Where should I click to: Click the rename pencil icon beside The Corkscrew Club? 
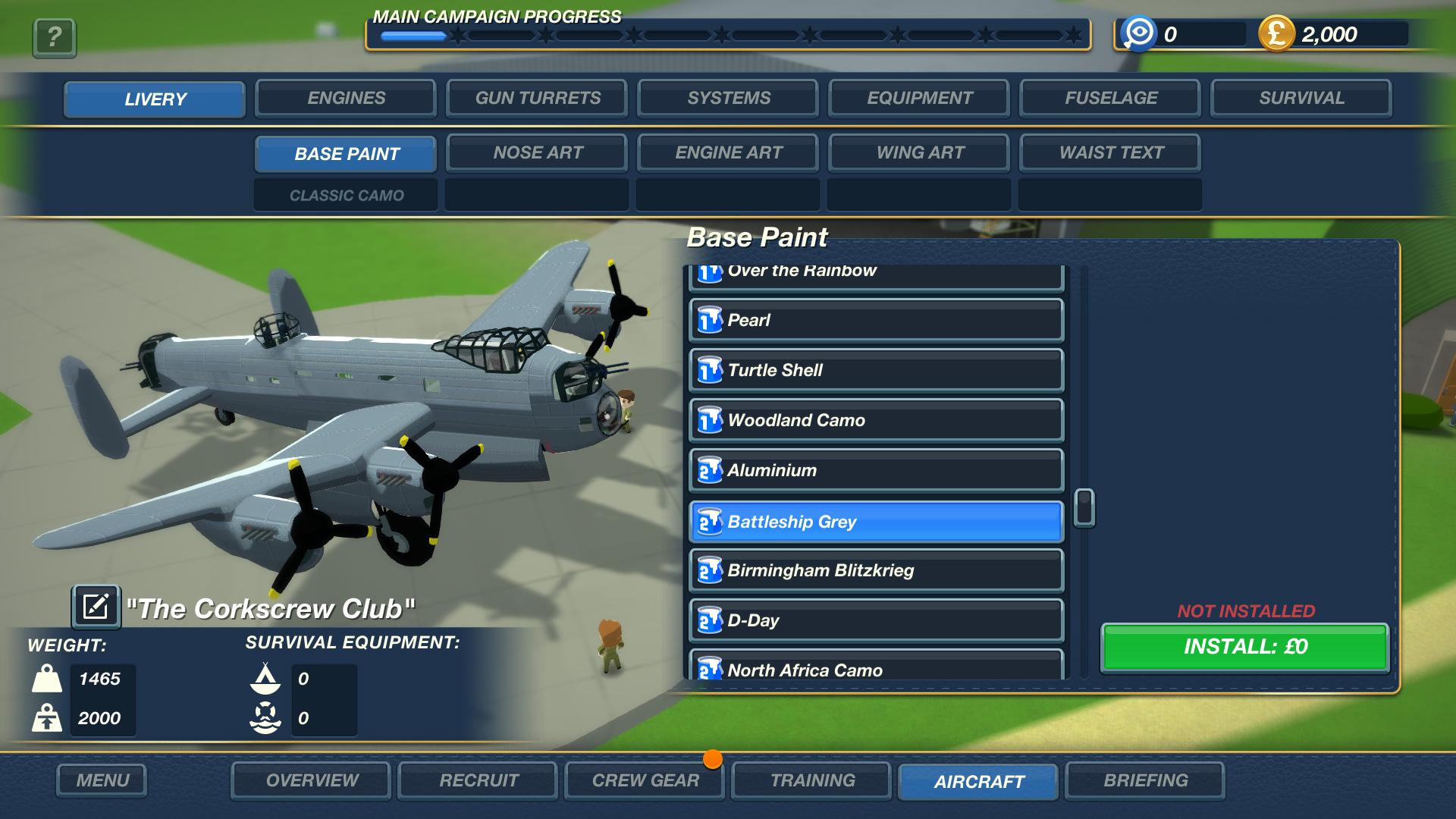96,607
